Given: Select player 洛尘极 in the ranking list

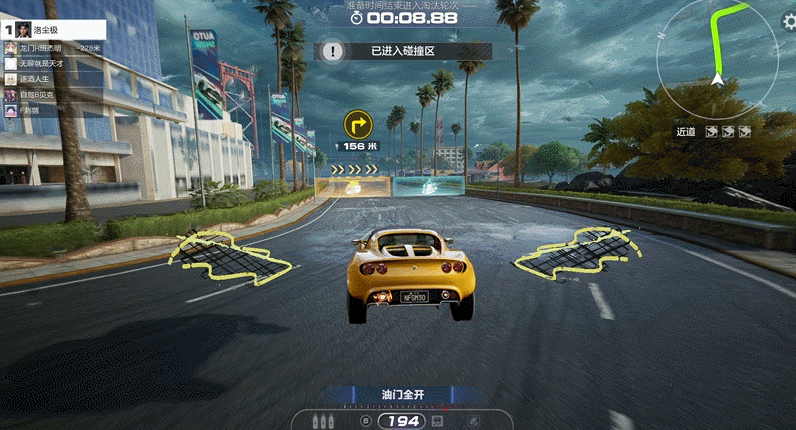Looking at the screenshot, I should (x=48, y=30).
